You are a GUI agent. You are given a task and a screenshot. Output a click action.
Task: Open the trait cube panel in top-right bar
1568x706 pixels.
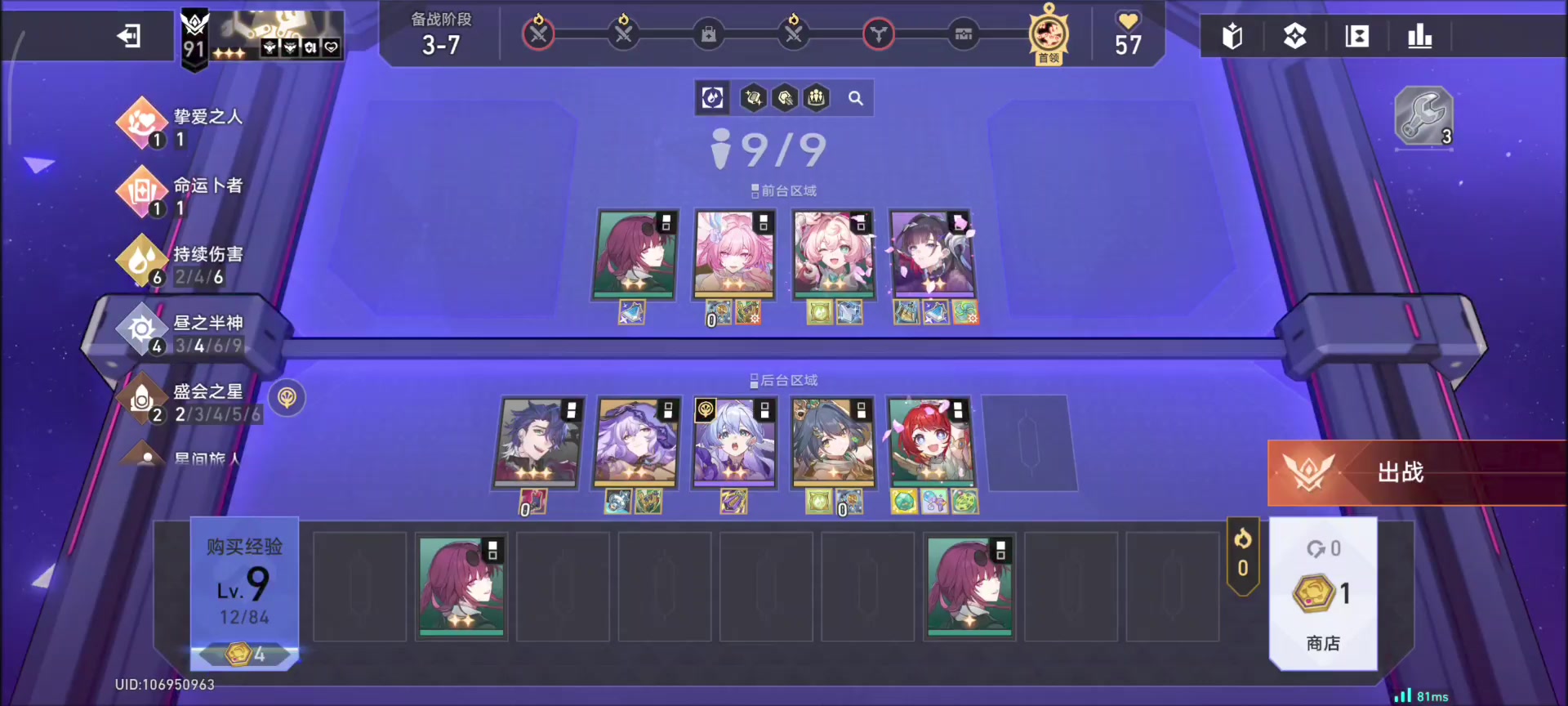point(1294,36)
